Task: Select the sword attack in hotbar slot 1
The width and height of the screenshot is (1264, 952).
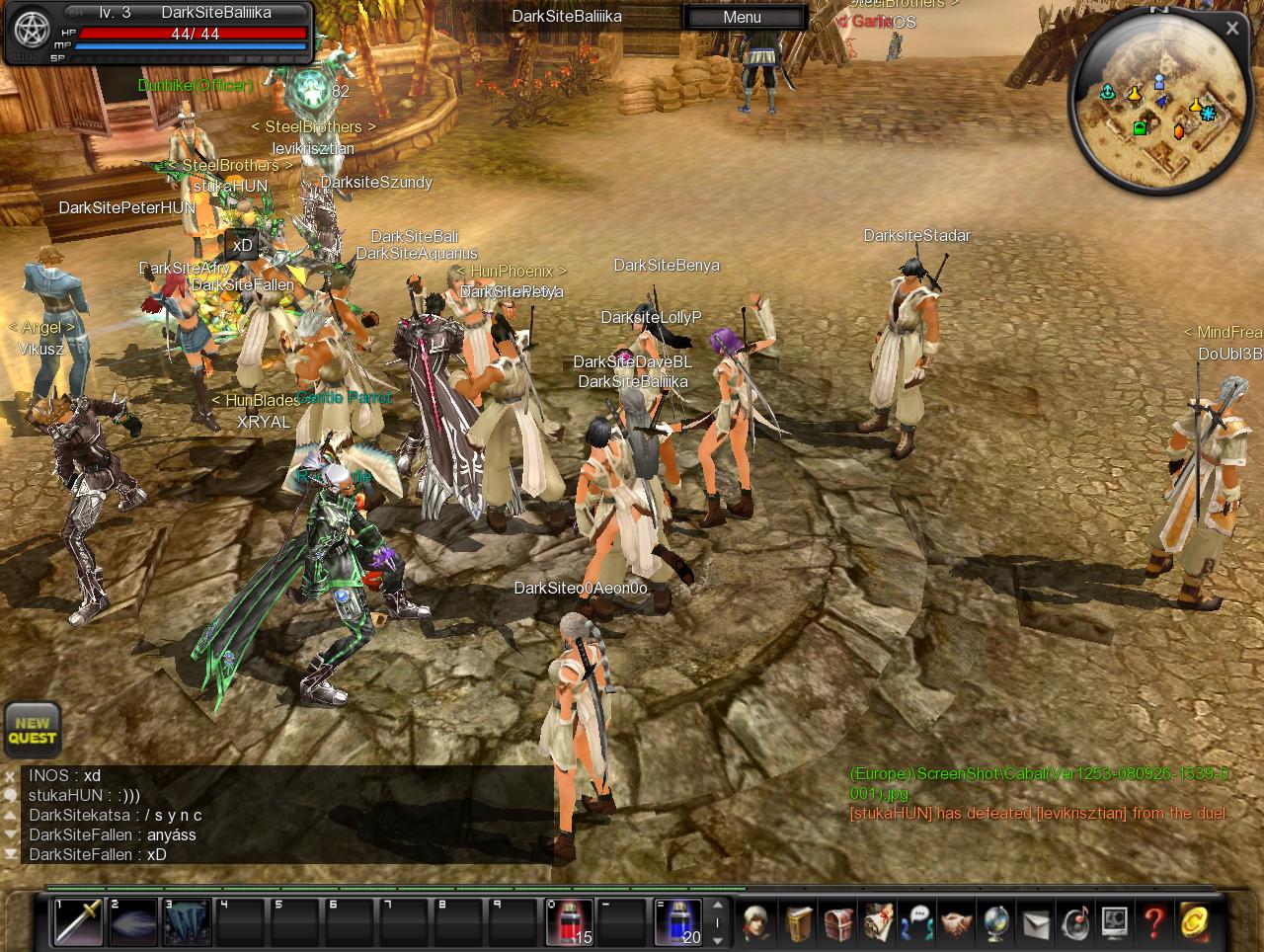Action: [x=78, y=921]
